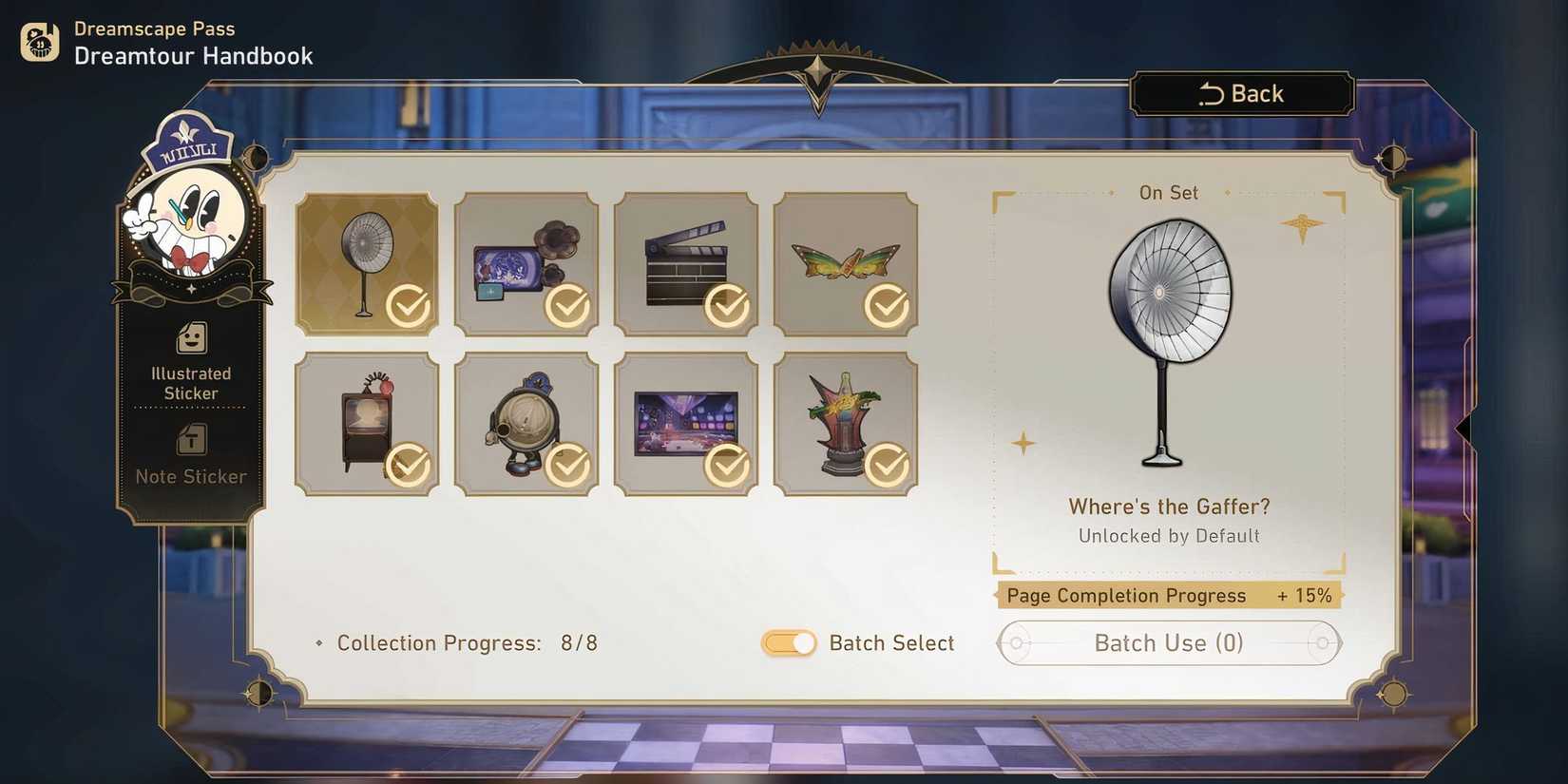Click the On Set page title

pyautogui.click(x=1168, y=192)
